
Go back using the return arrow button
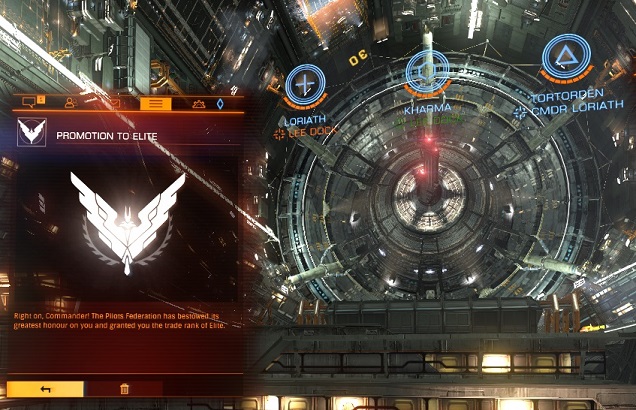pyautogui.click(x=45, y=389)
